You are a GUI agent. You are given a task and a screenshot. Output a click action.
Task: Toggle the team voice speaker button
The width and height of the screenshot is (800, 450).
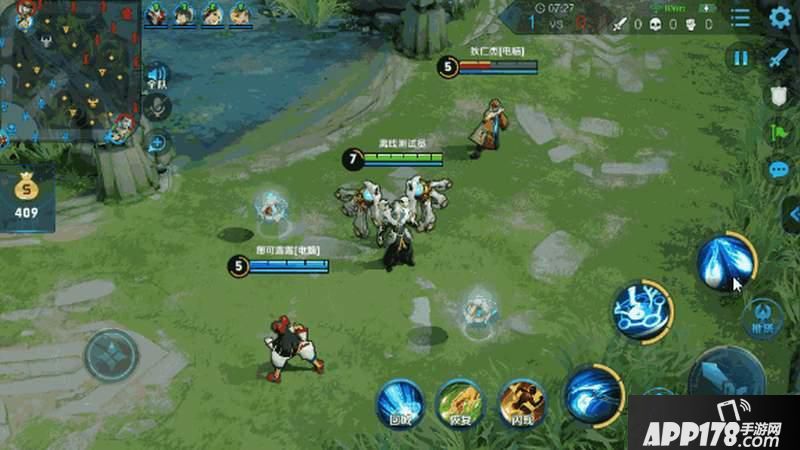click(x=156, y=76)
